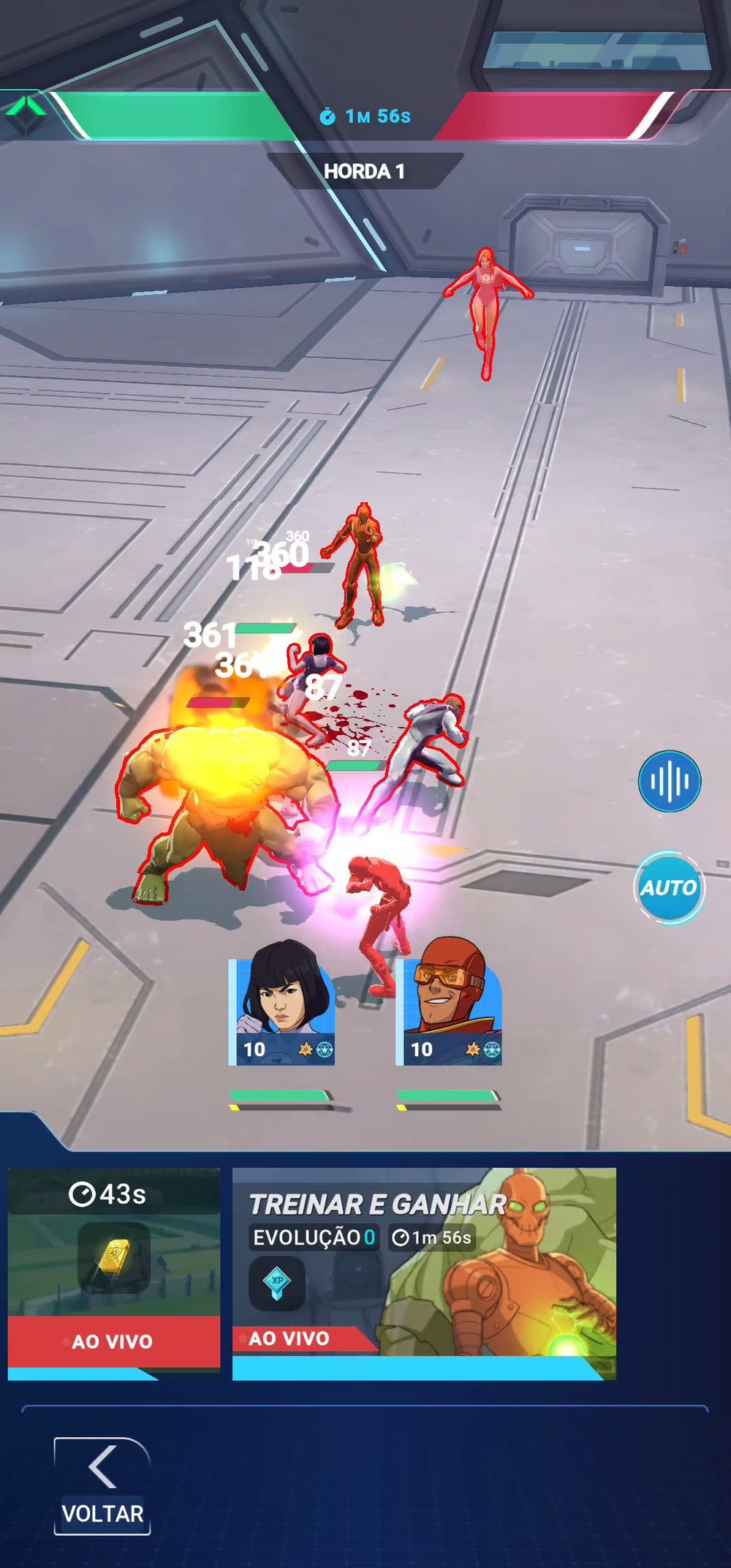
Task: Tap the XP diamond reward icon
Action: (277, 1283)
